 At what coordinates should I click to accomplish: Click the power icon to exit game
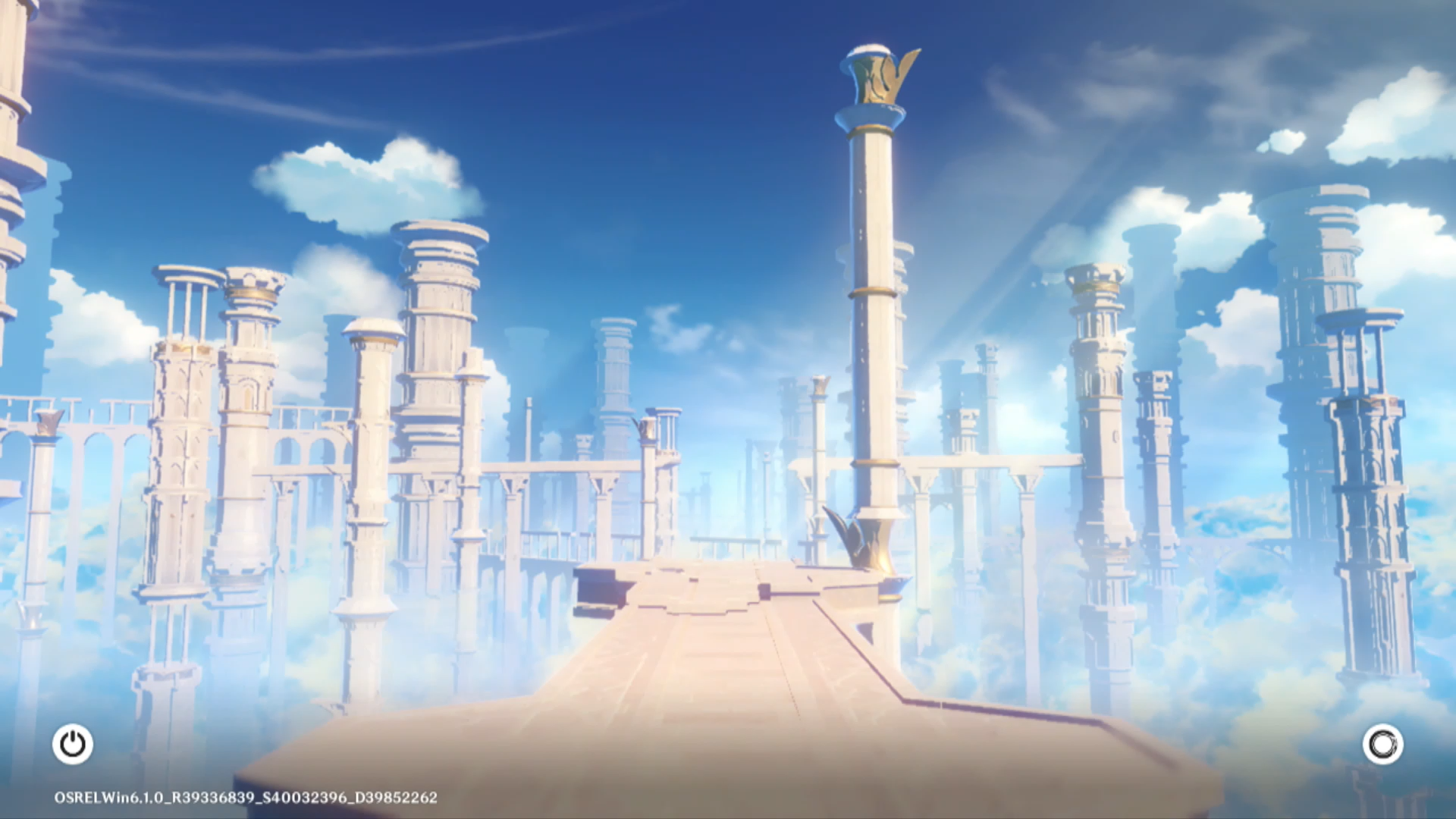(73, 744)
